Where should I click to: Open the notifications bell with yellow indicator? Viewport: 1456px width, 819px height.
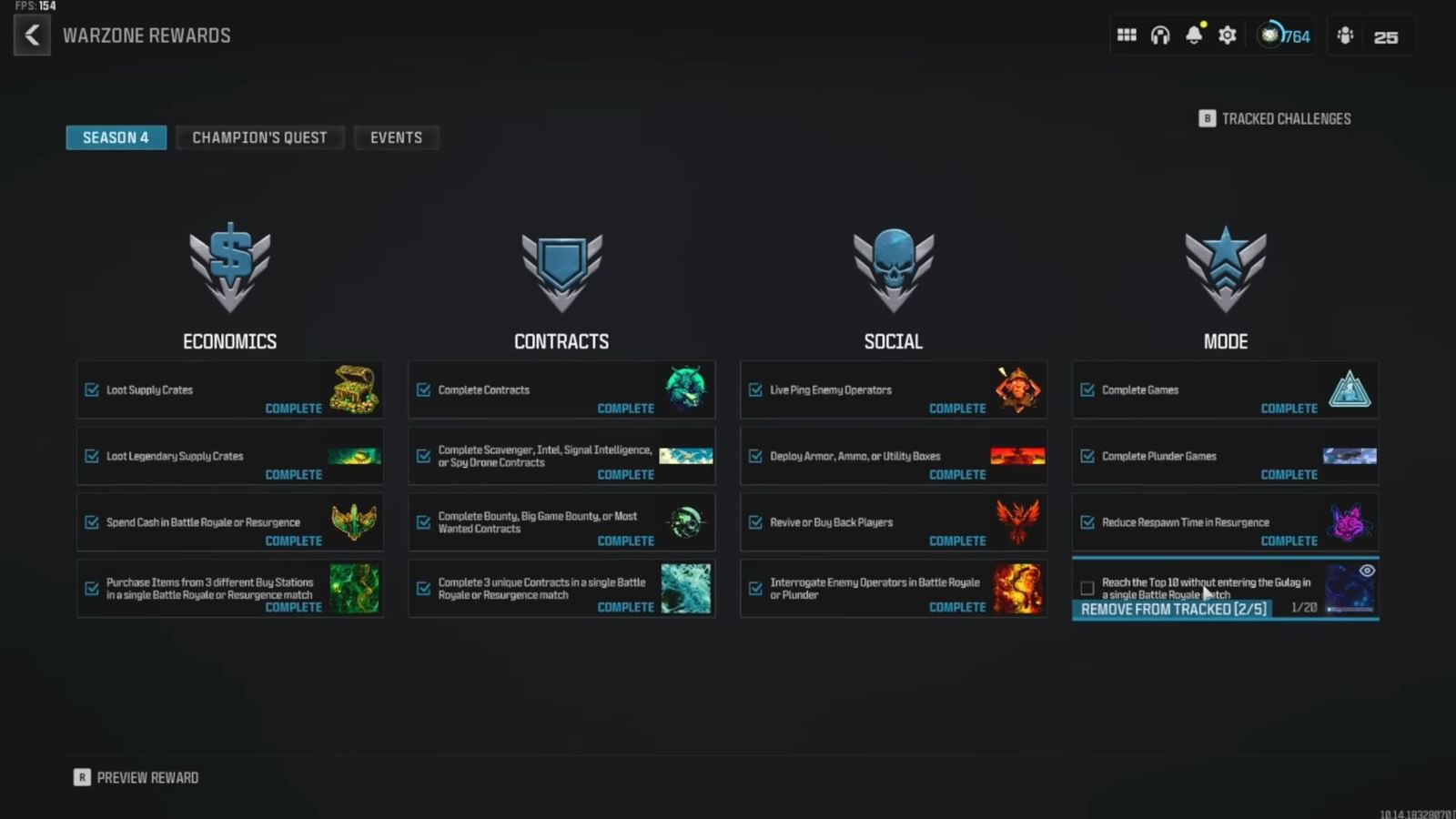tap(1193, 35)
